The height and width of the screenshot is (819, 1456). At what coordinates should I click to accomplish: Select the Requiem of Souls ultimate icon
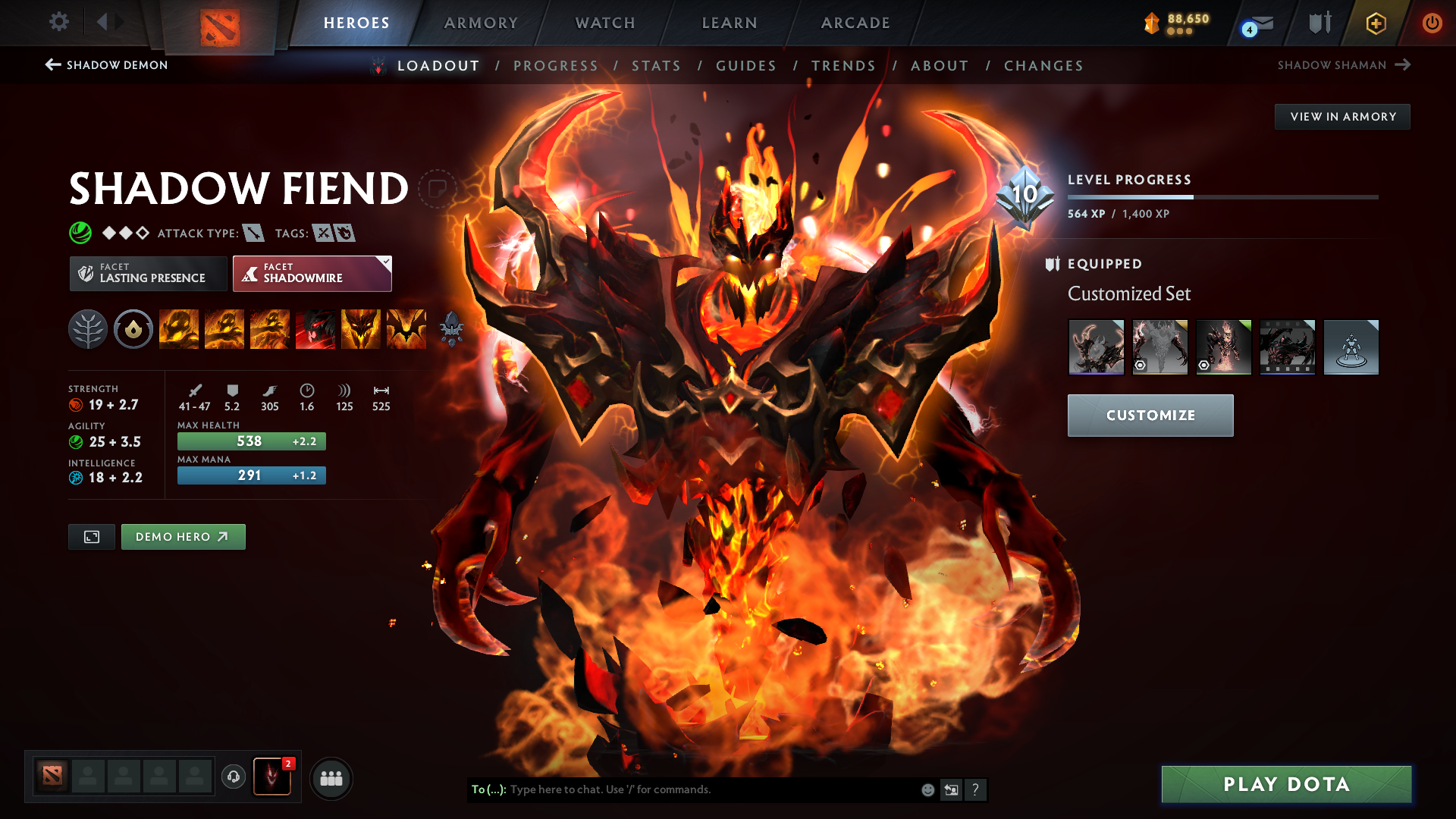(406, 329)
